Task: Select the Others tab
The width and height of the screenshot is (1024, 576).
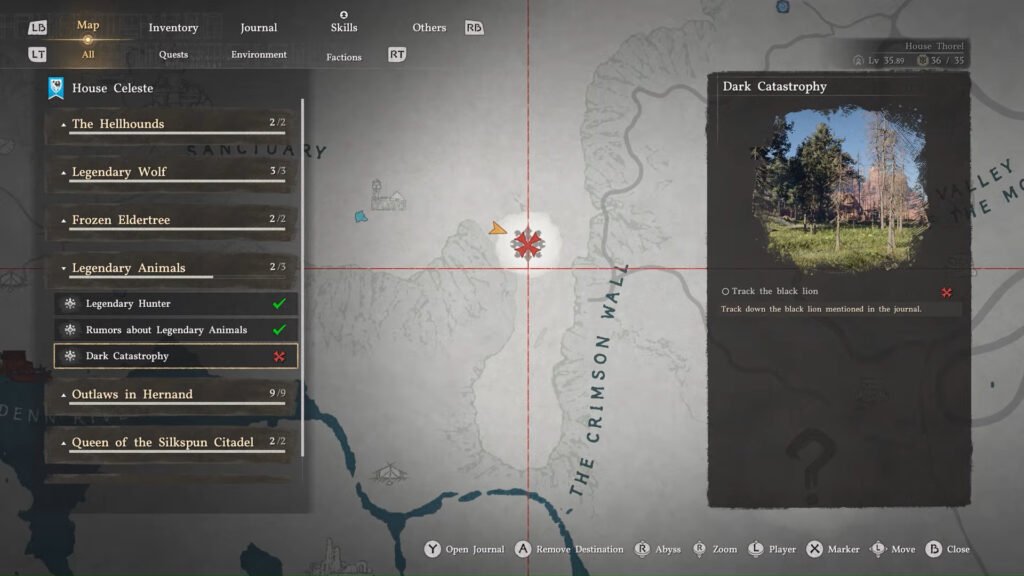Action: 429,28
